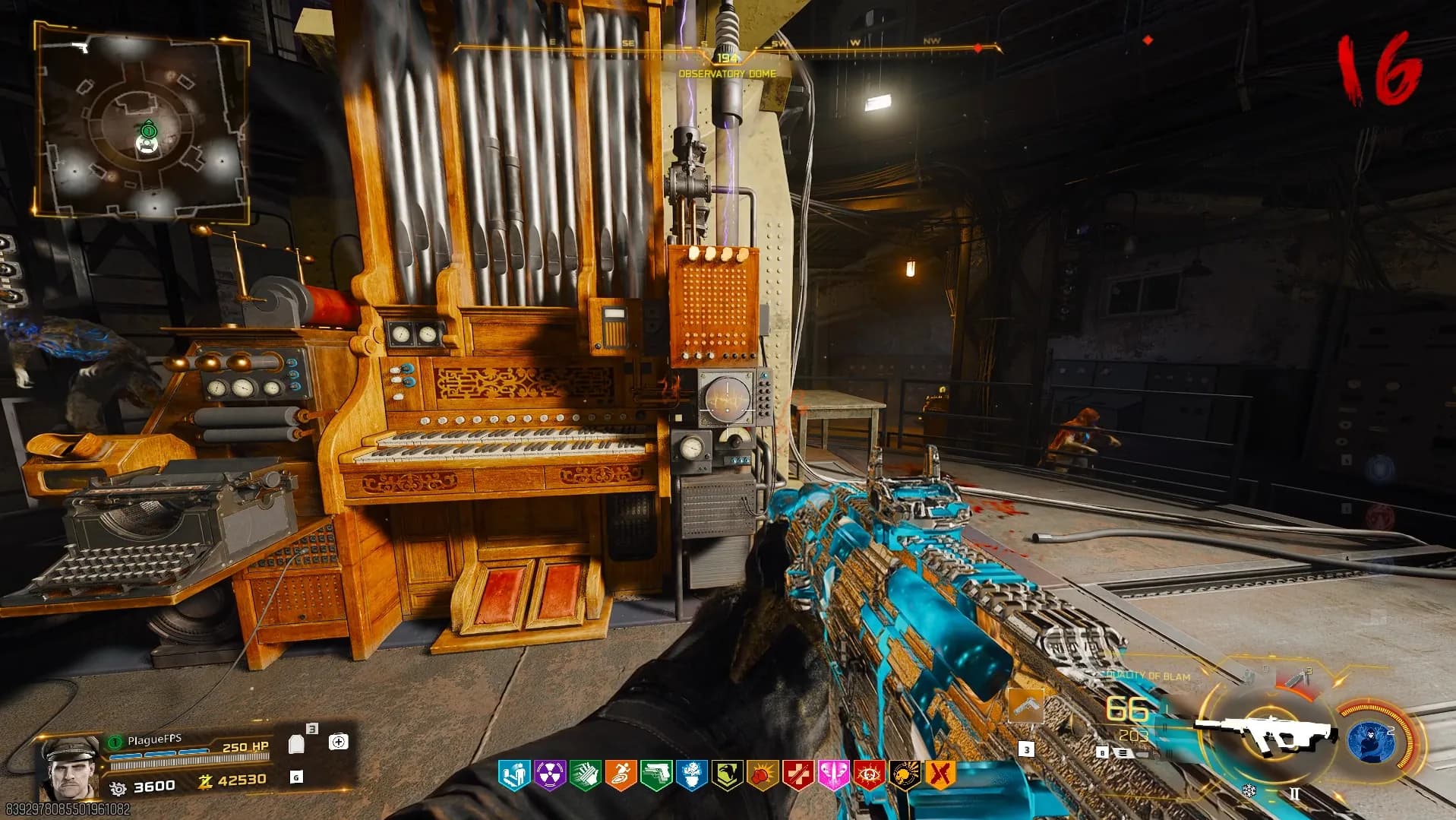This screenshot has height=820, width=1456.
Task: Use the self-revive medkit icon
Action: 338,742
